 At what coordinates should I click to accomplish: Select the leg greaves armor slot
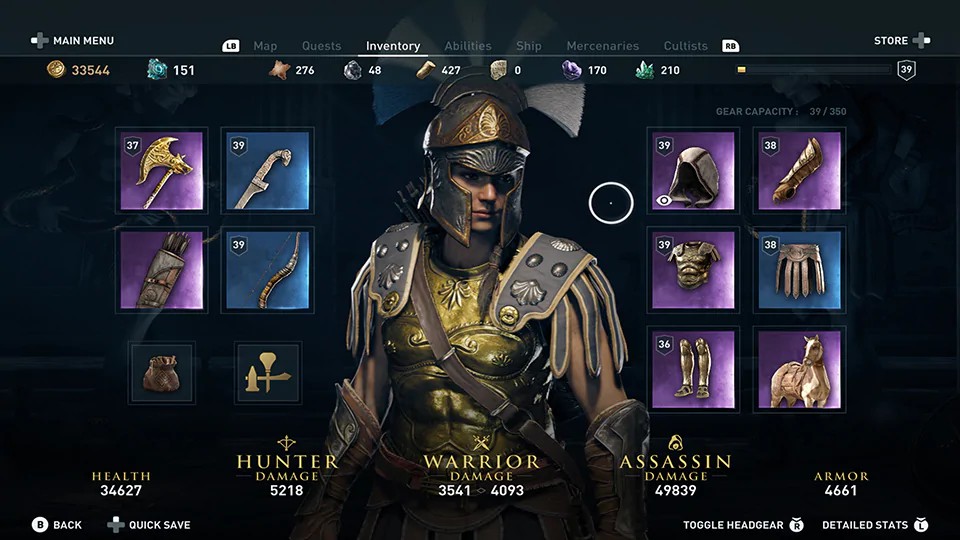coord(693,369)
